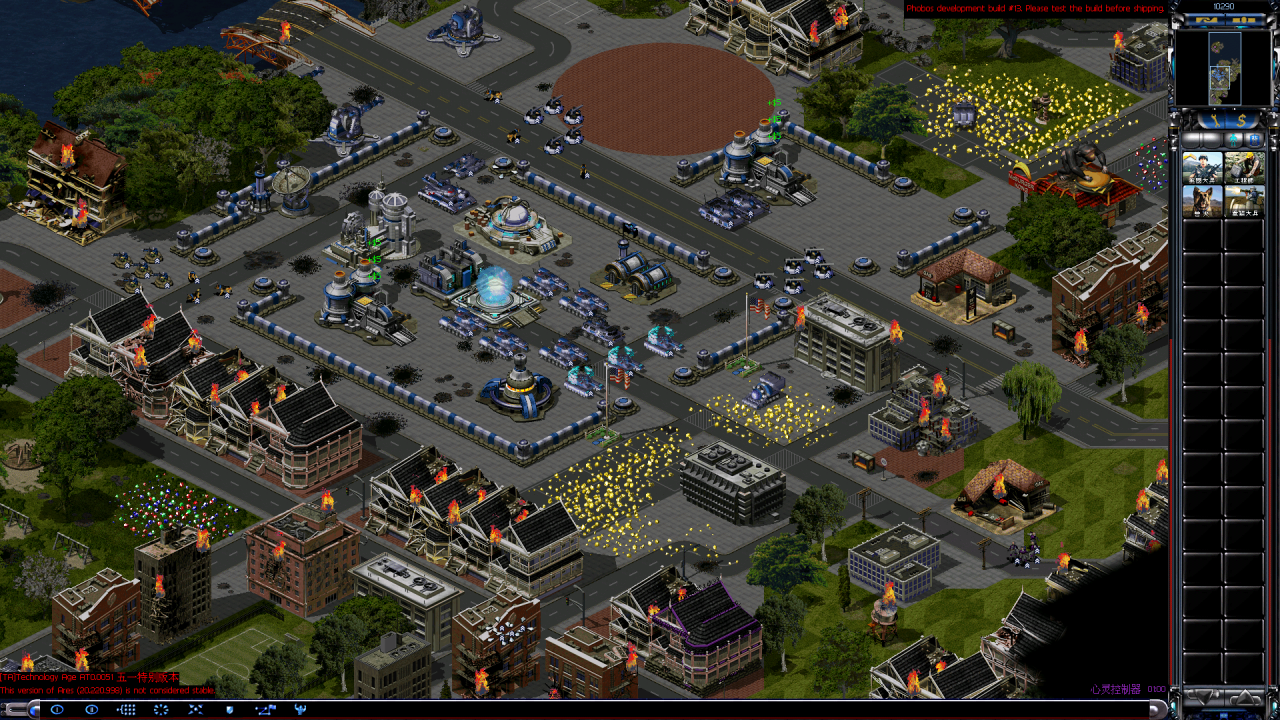
Task: Select team one on the command bar
Action: click(x=57, y=709)
